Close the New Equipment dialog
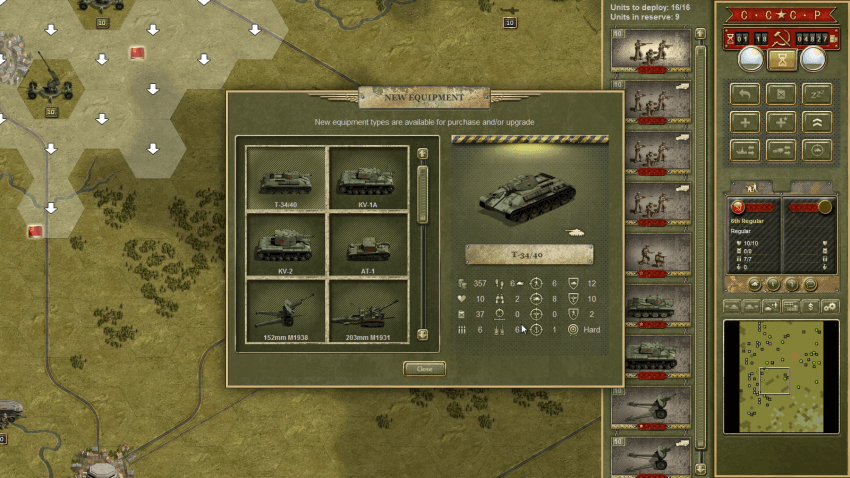Image resolution: width=850 pixels, height=478 pixels. tap(424, 368)
